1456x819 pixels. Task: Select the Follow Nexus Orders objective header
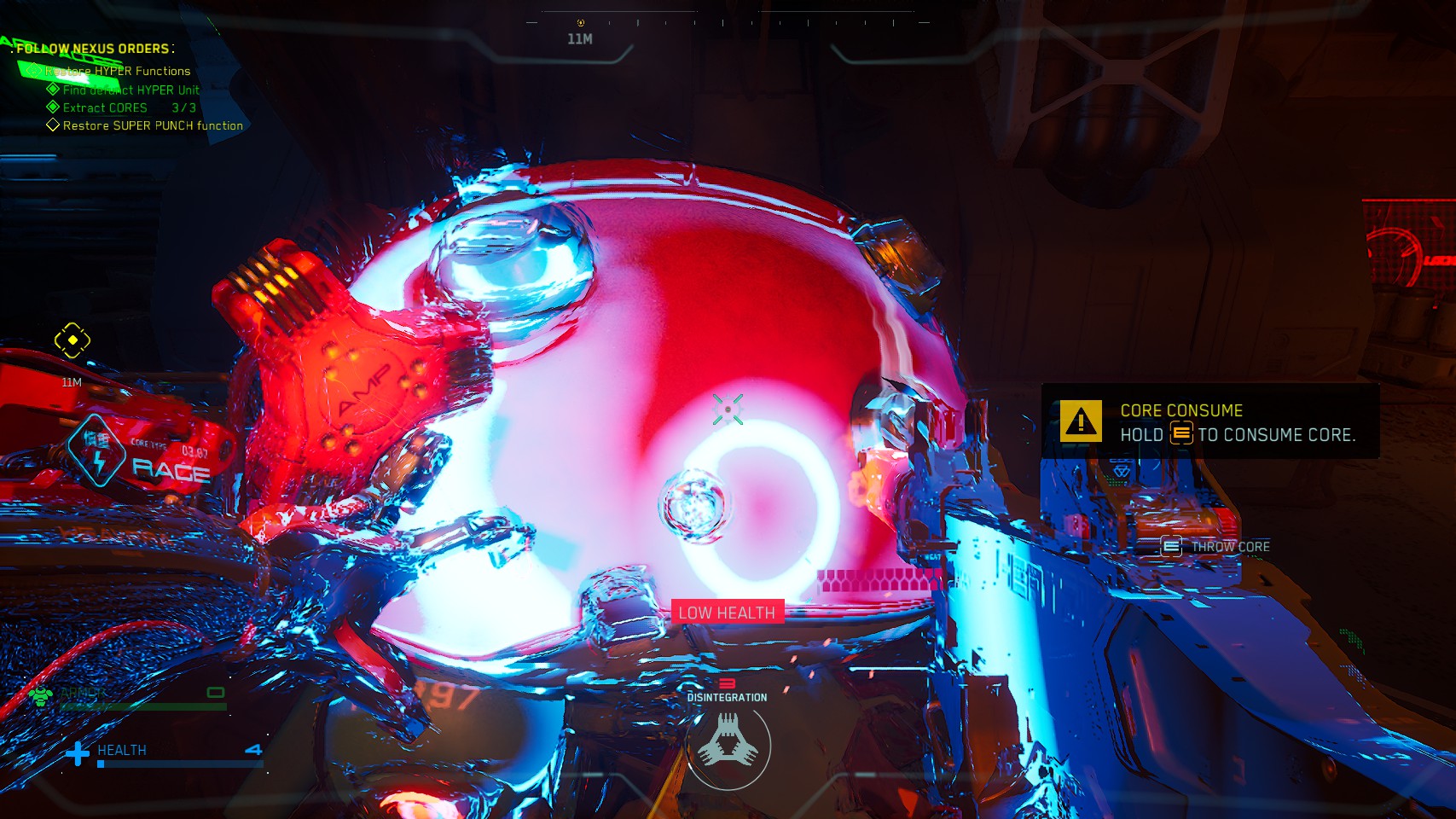(95, 49)
